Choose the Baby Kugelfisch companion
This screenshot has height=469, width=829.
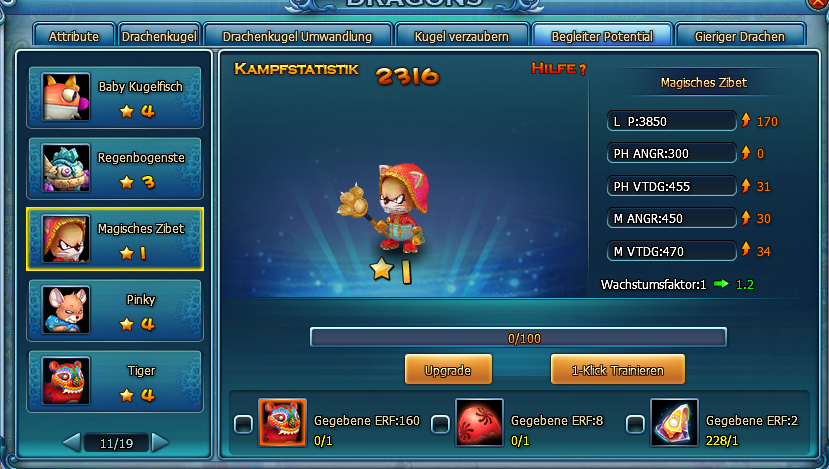tap(116, 98)
